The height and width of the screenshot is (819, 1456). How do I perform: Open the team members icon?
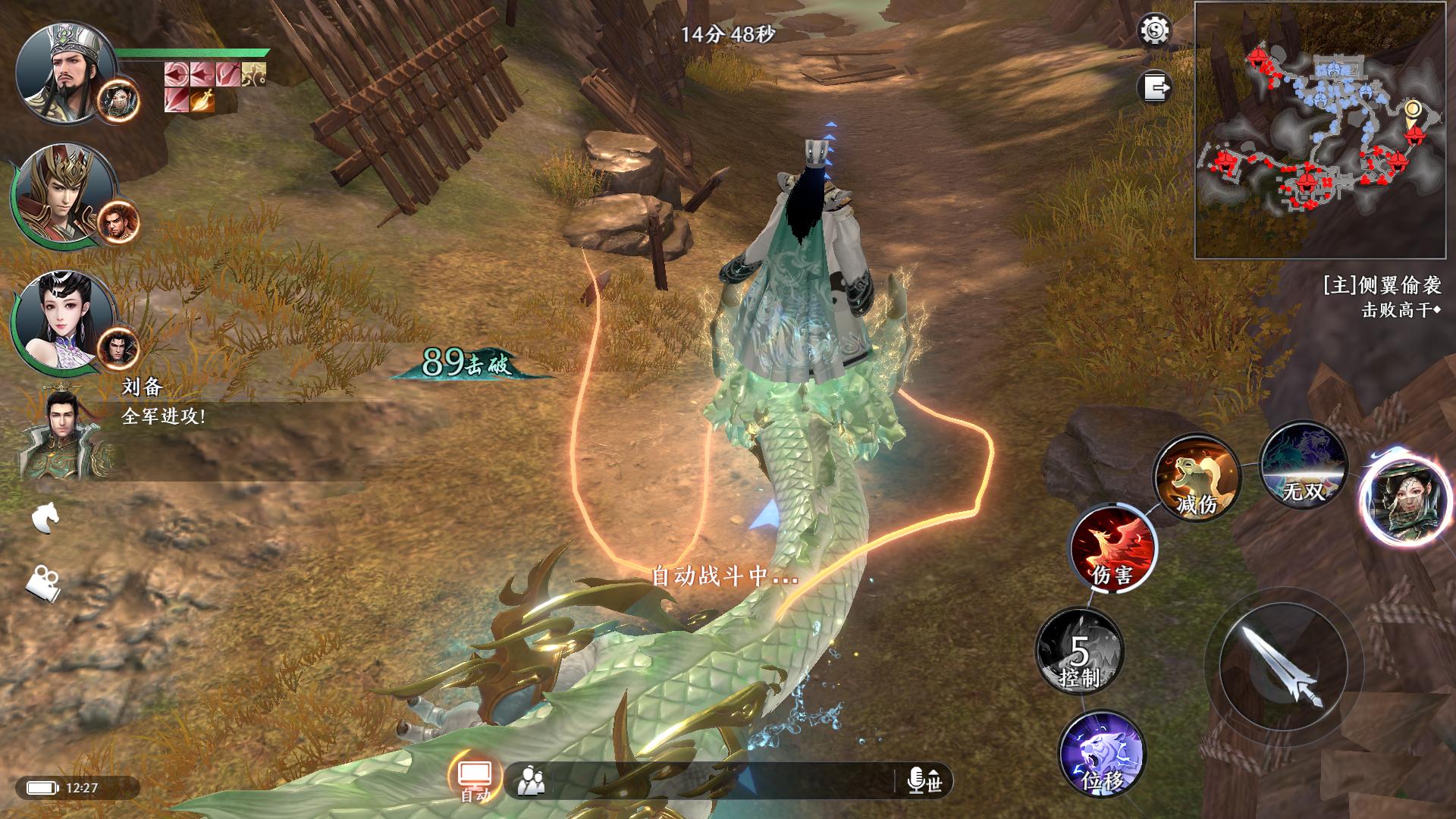(531, 780)
